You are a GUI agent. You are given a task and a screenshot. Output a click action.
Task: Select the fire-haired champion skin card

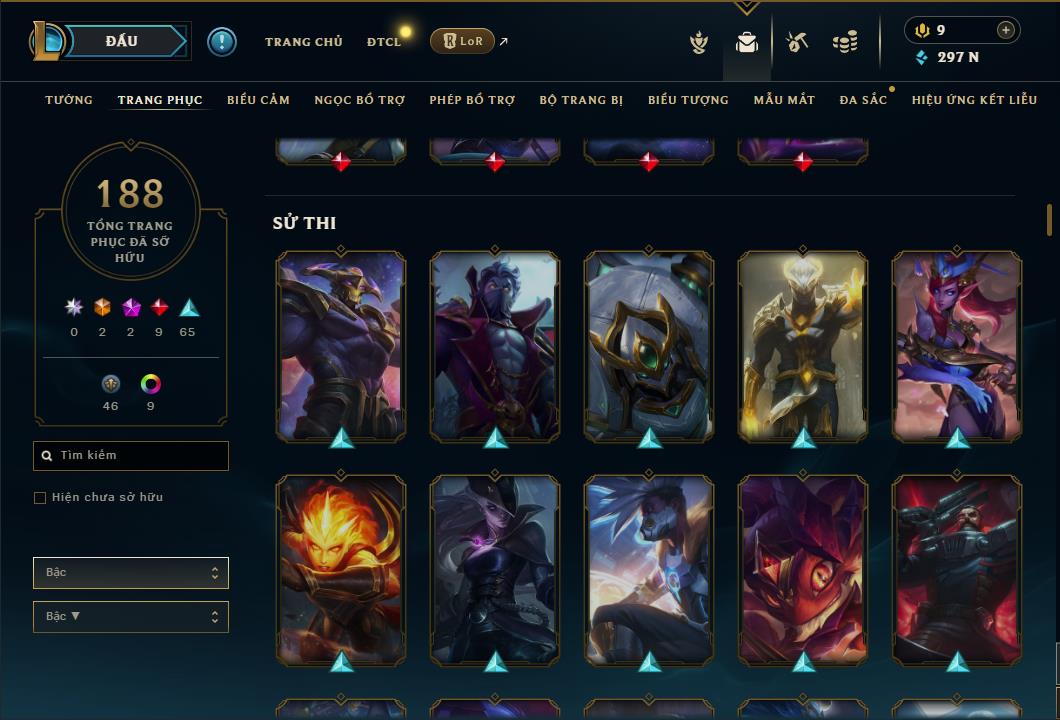(x=341, y=570)
